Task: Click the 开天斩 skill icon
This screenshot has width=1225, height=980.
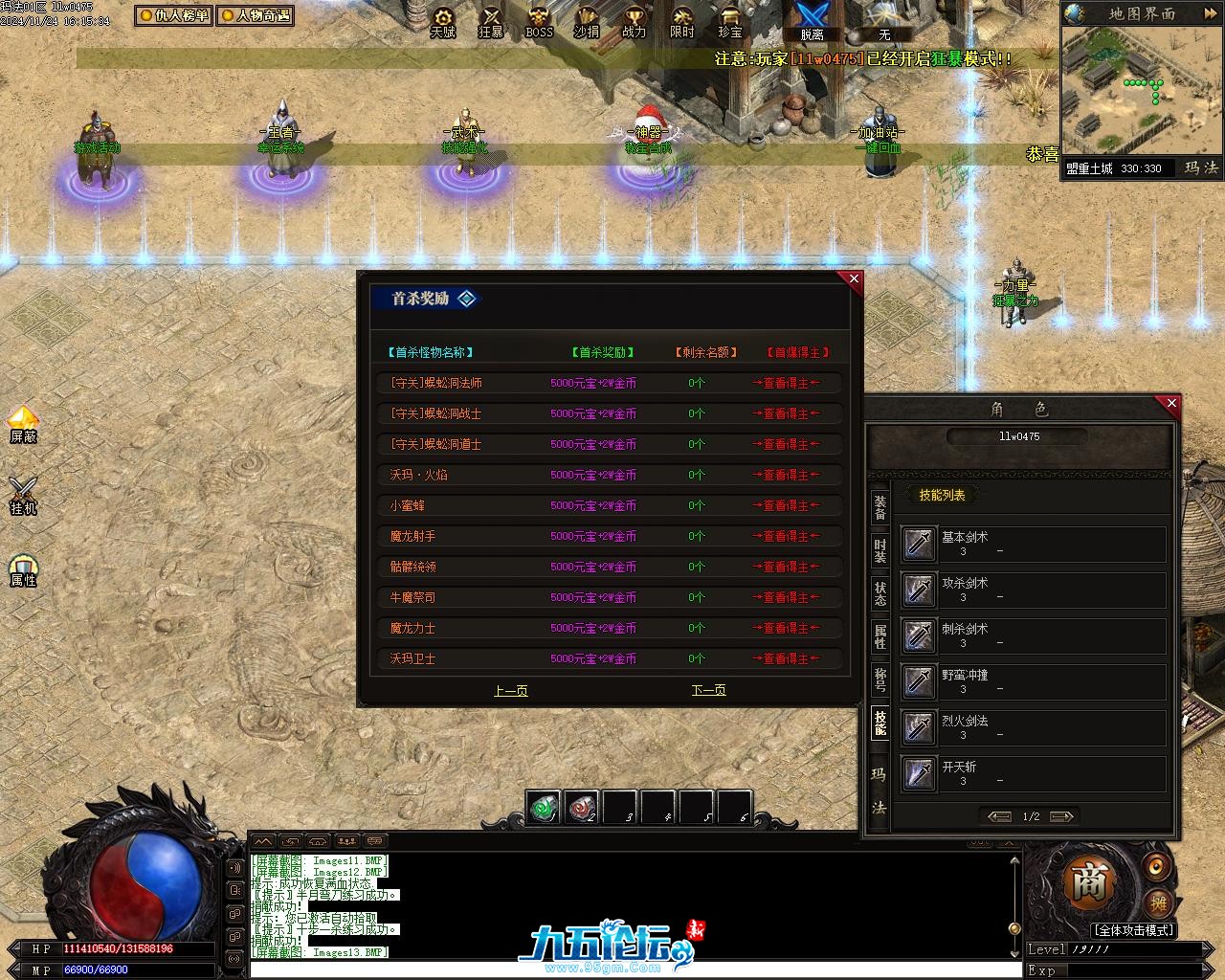Action: tap(919, 773)
